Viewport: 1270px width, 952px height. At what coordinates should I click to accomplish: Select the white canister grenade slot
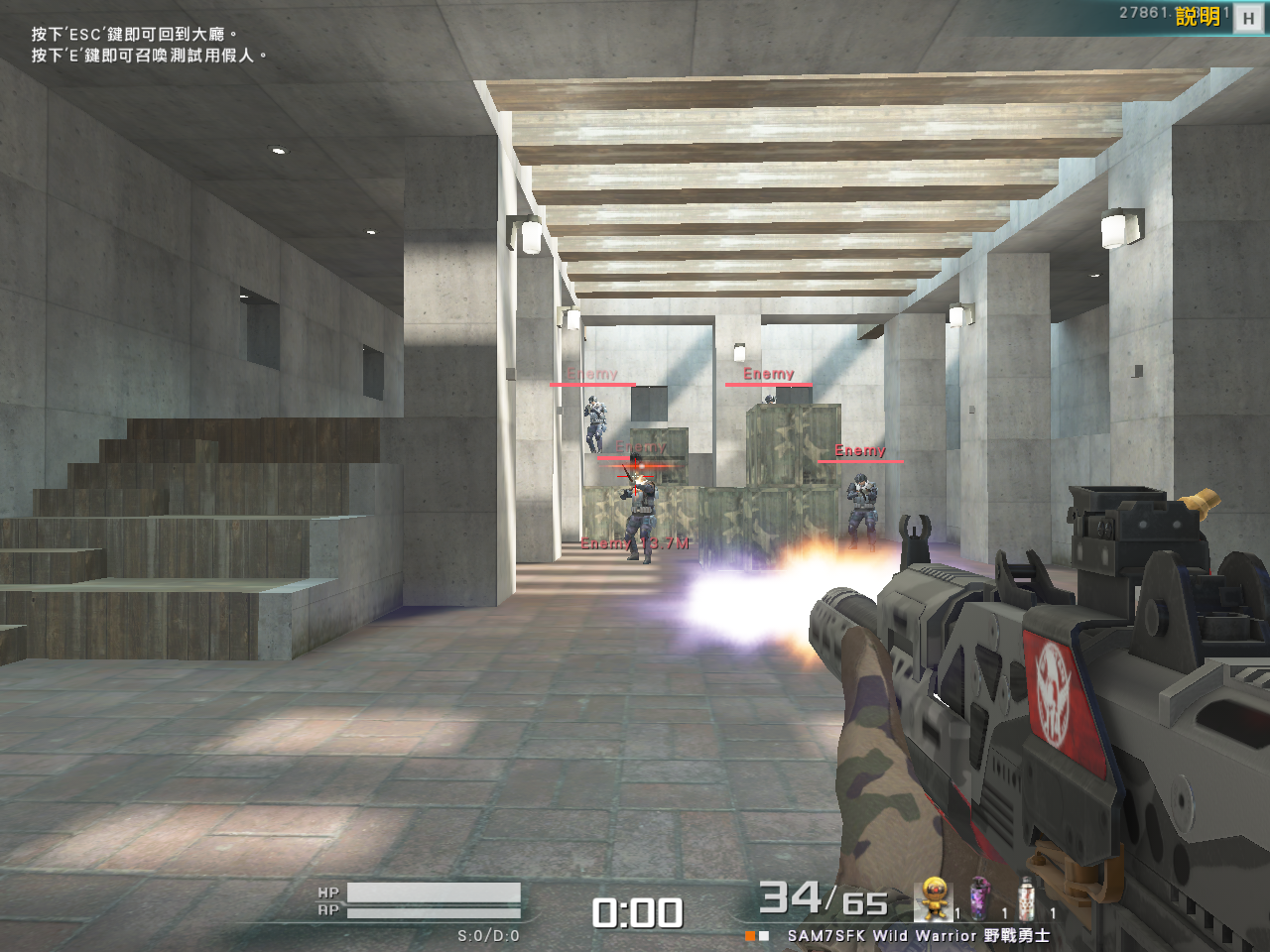pos(1027,898)
